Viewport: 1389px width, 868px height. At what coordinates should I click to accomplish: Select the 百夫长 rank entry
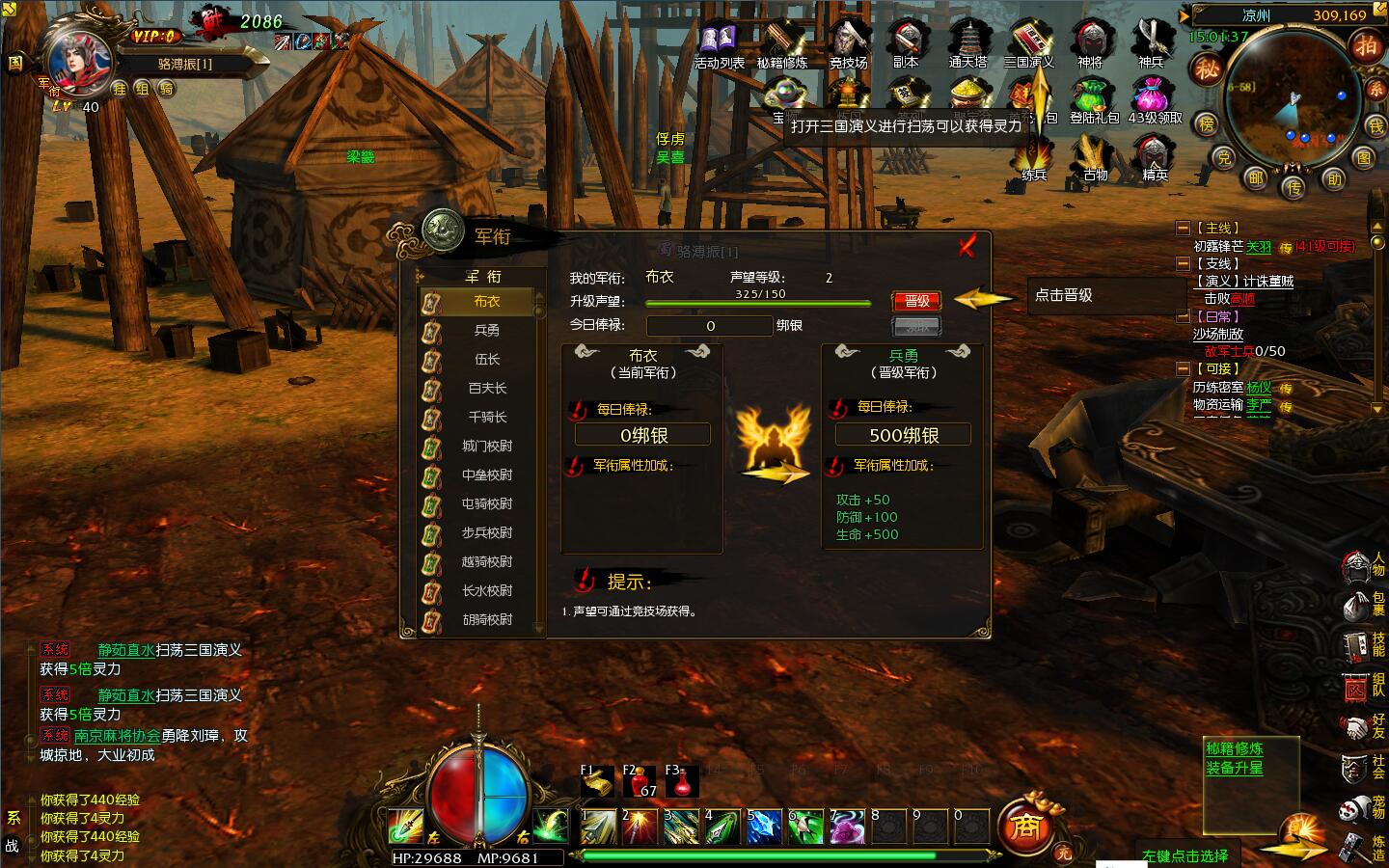pyautogui.click(x=486, y=388)
